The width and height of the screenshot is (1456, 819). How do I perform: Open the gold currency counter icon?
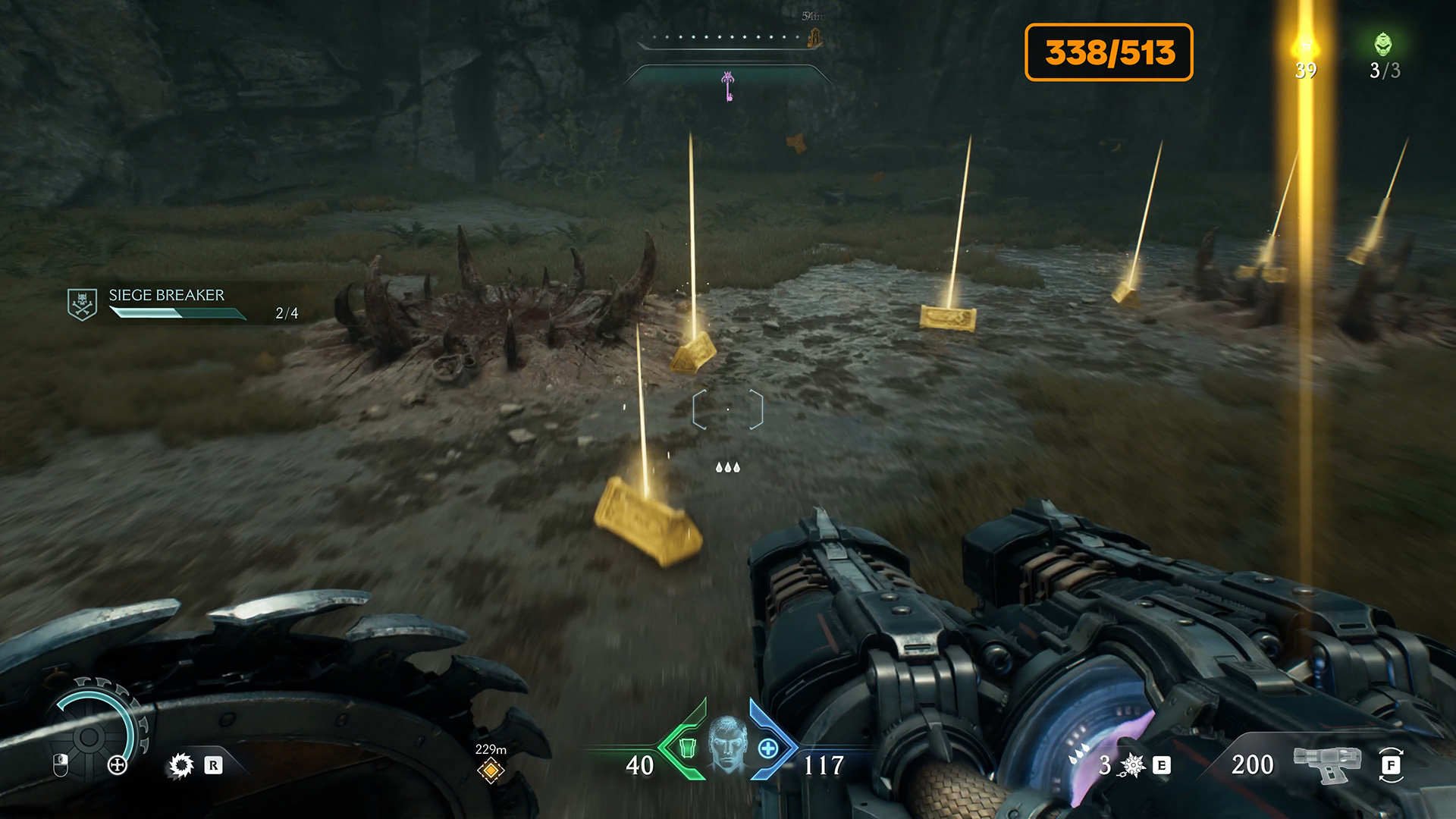click(1305, 47)
